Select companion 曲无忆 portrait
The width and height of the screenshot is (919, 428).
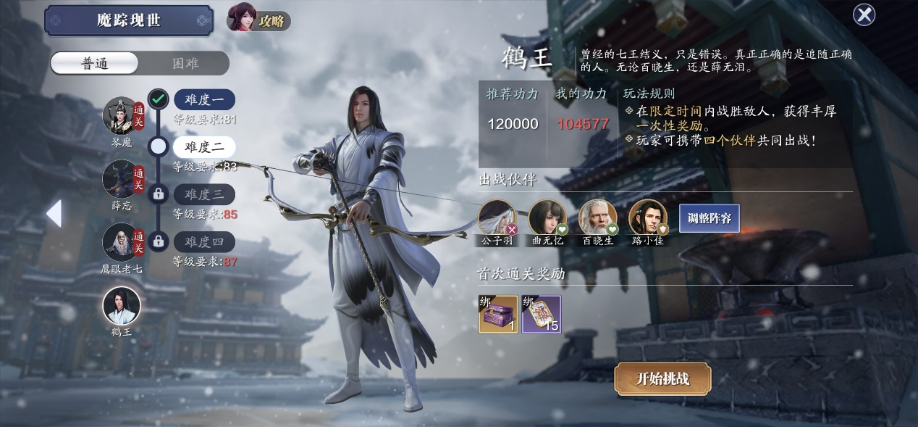[547, 217]
